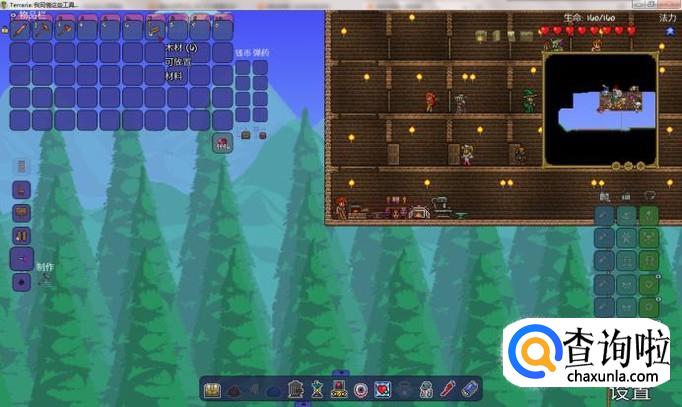Select the copper axe hotbar slot
Screen dimensions: 682x407
tap(66, 31)
